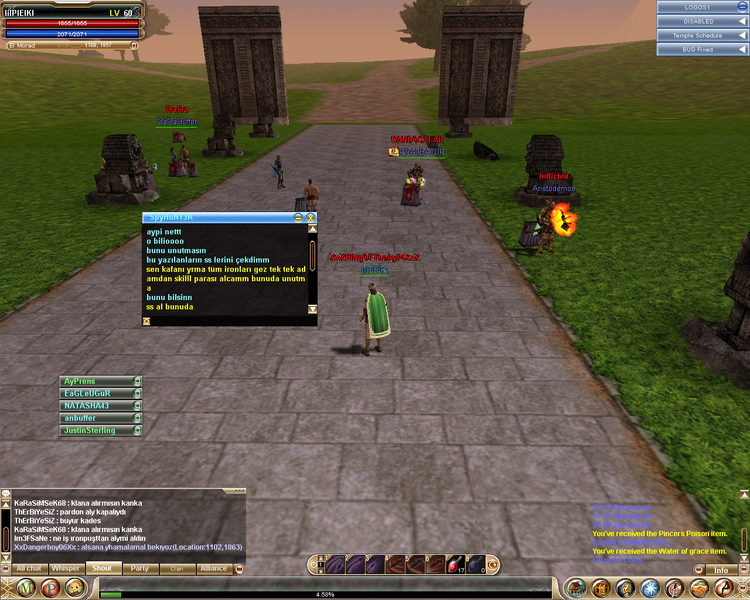The image size is (750, 600).
Task: Select party member NATASHA43
Action: [x=96, y=406]
